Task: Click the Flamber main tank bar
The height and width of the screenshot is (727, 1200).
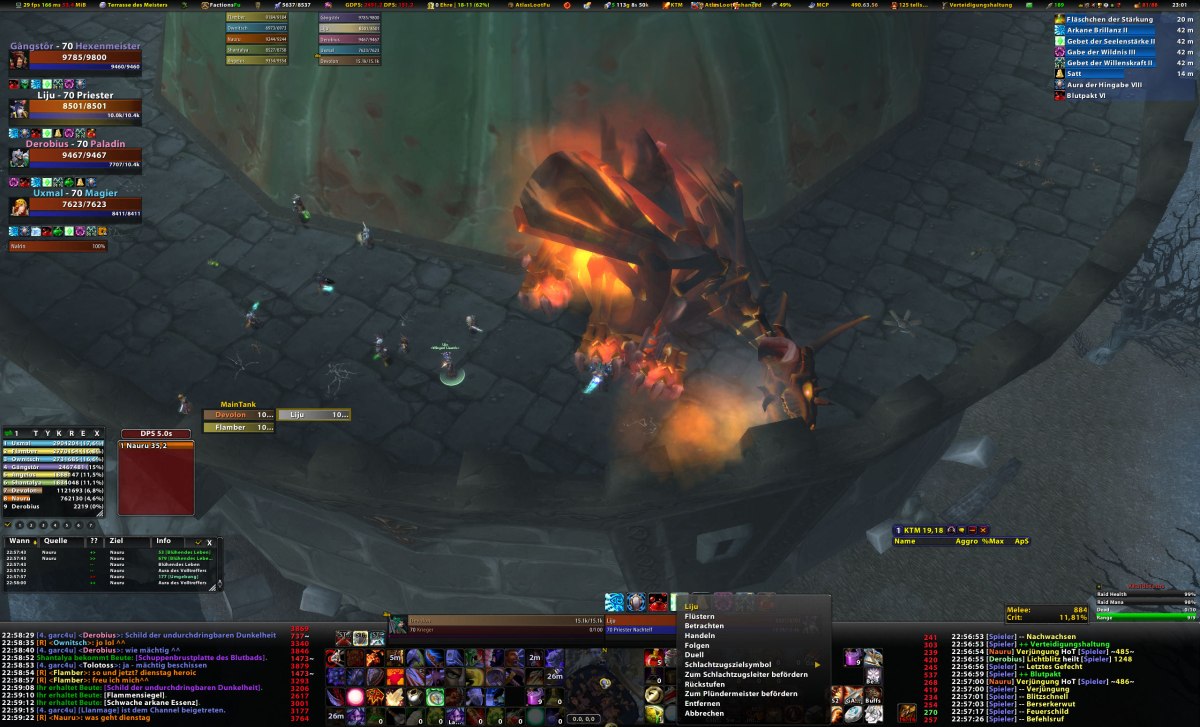Action: click(x=238, y=427)
